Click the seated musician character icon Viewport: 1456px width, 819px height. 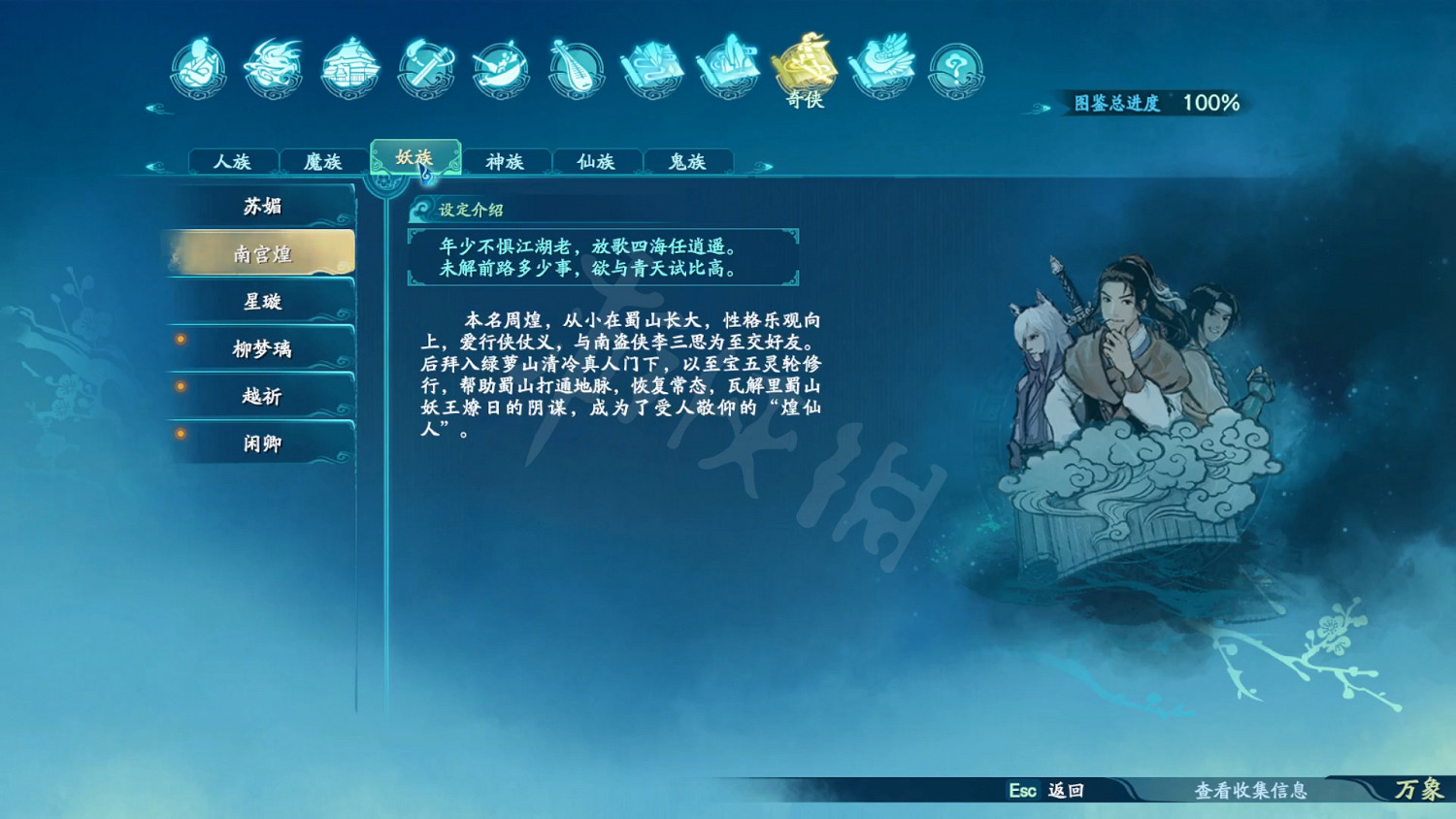[196, 66]
